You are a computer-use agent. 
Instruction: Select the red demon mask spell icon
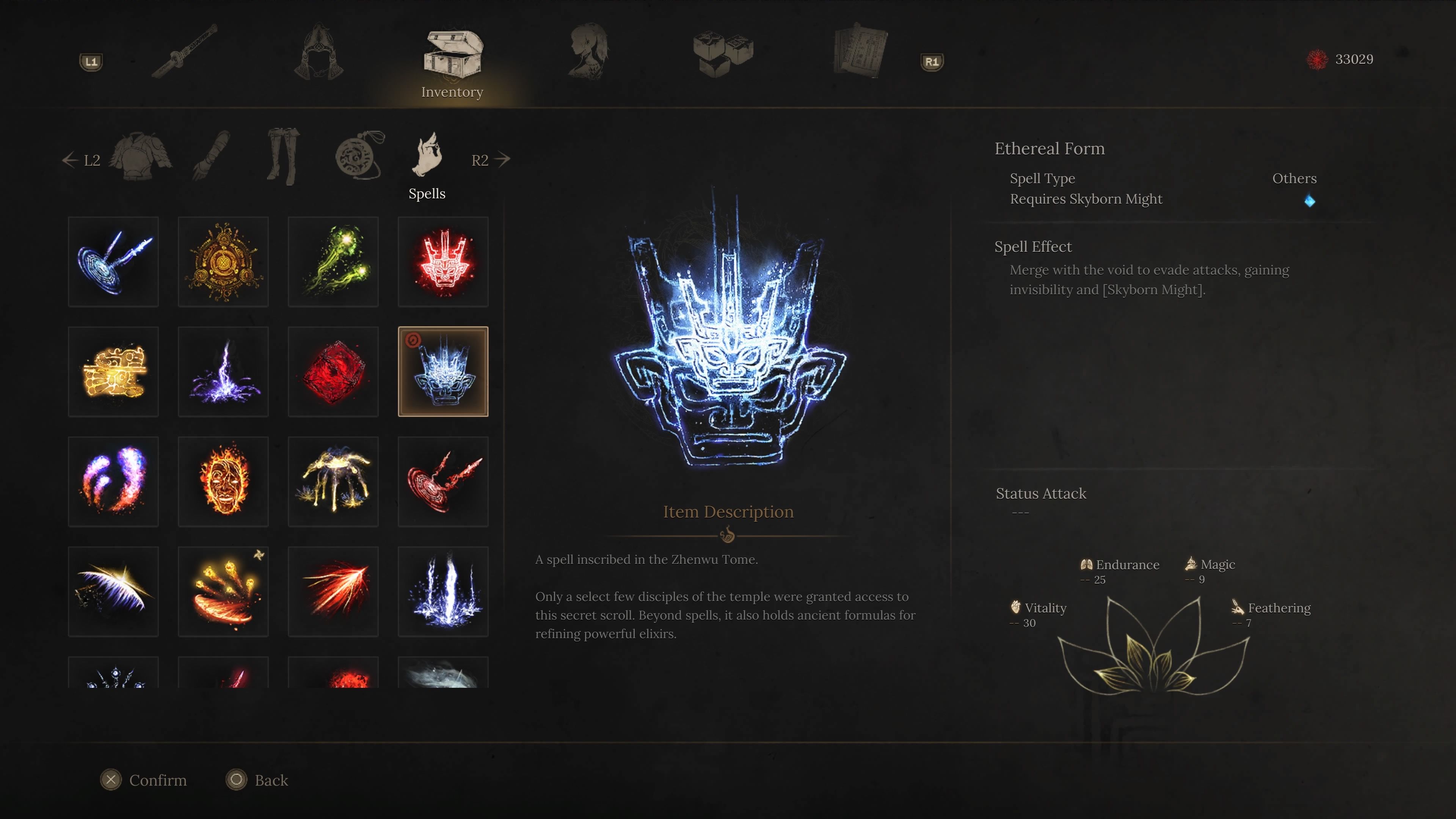(x=443, y=261)
